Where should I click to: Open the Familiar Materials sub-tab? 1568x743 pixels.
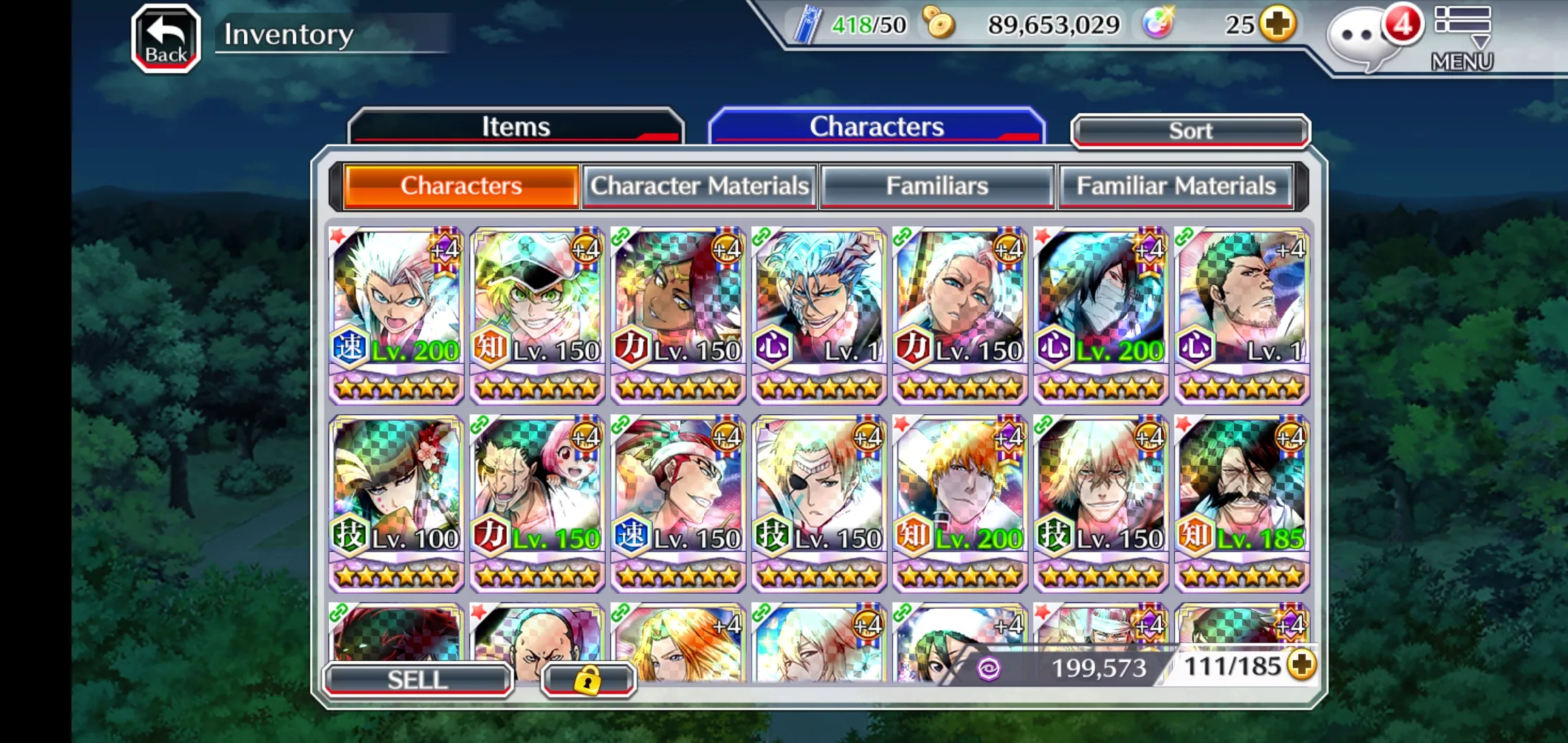[1175, 186]
